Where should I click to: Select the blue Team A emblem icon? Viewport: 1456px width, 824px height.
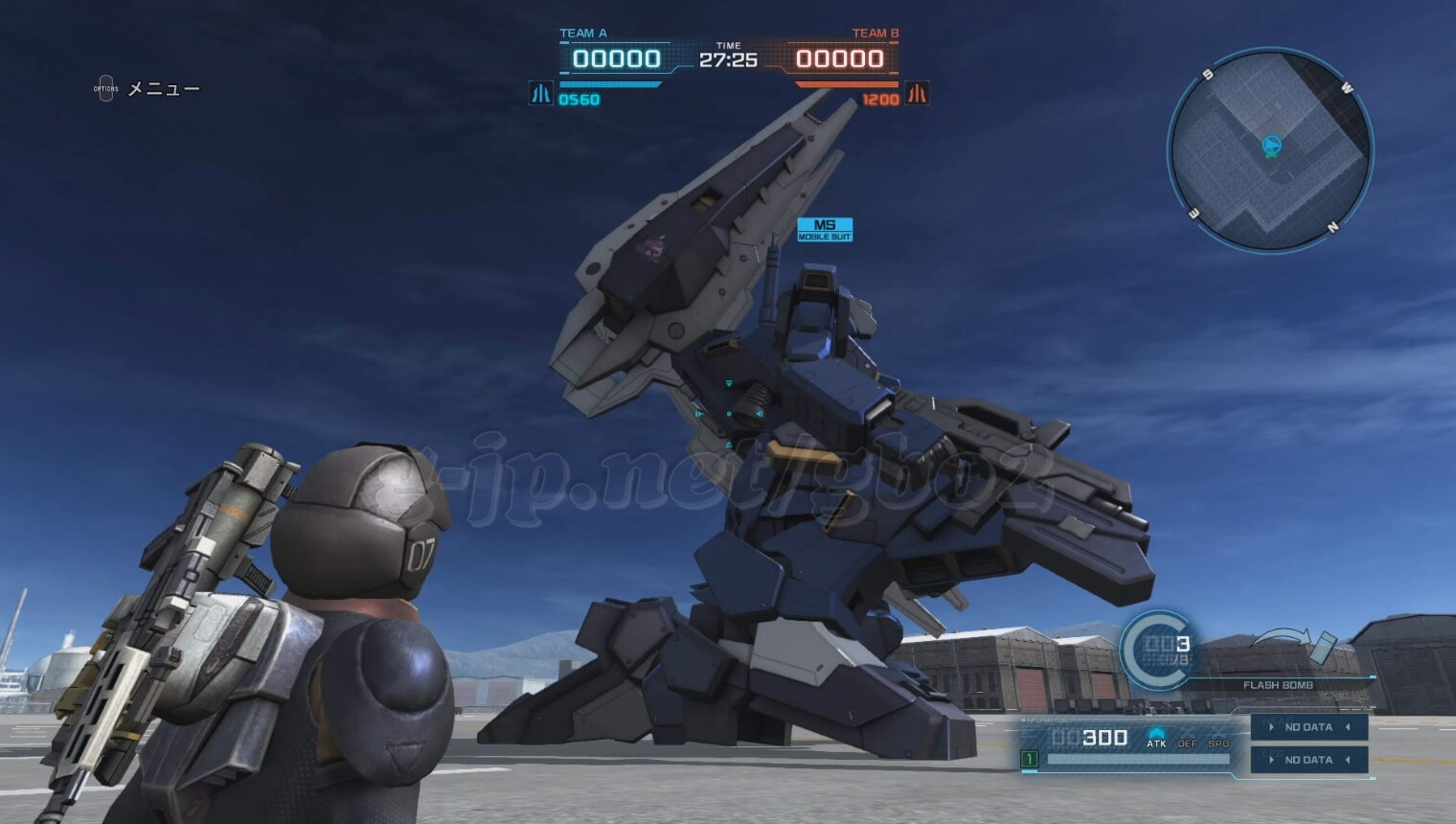click(x=541, y=94)
